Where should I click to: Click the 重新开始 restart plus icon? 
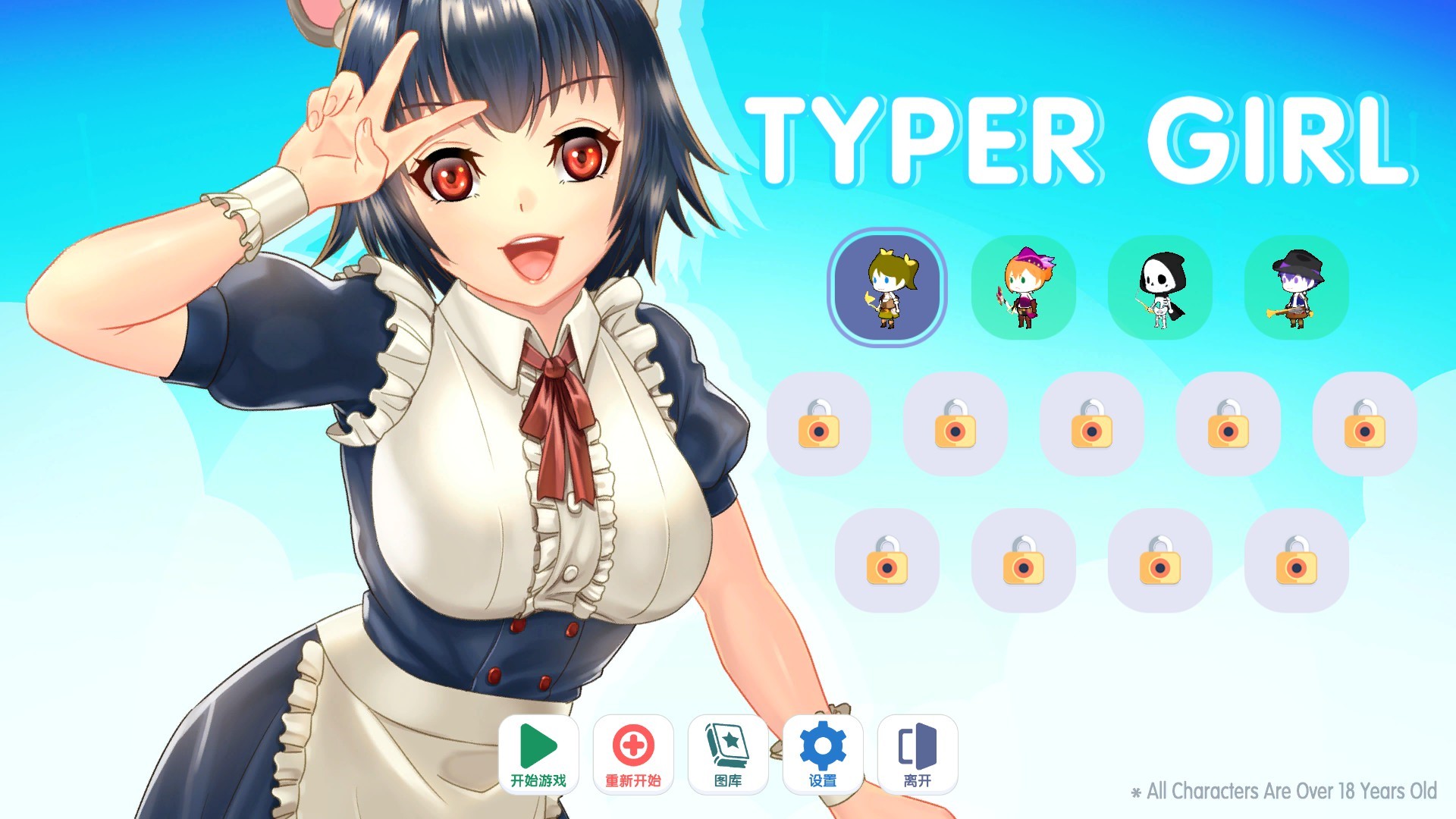[x=633, y=755]
